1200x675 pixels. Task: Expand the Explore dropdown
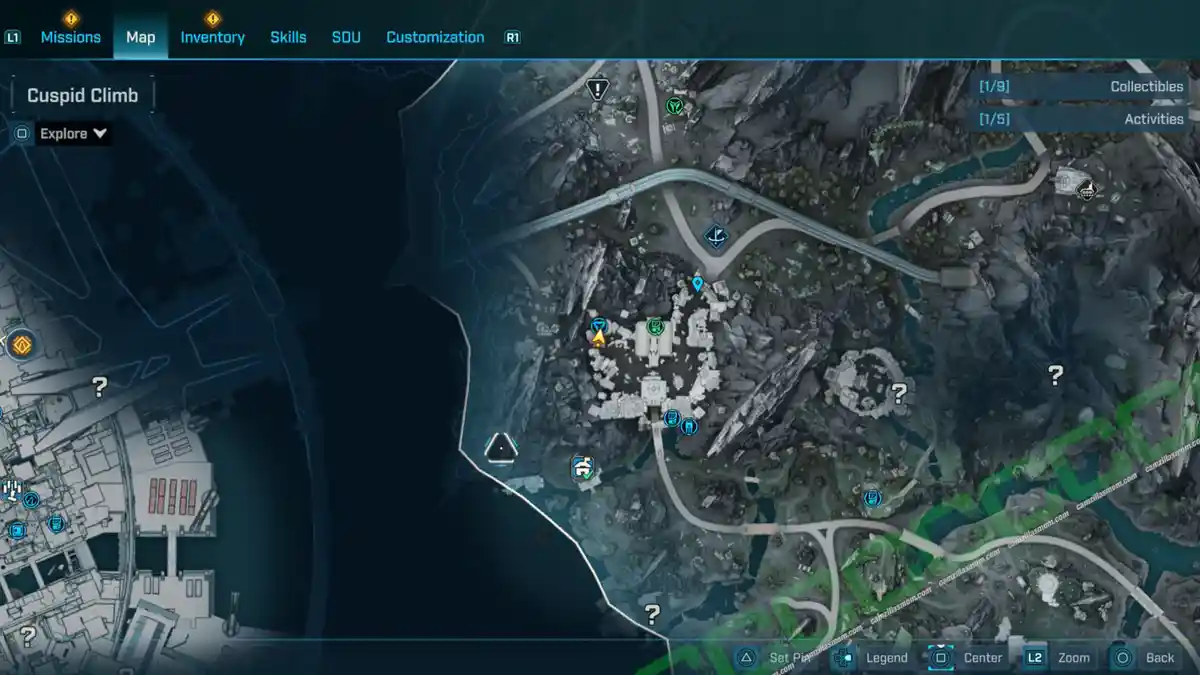point(74,133)
